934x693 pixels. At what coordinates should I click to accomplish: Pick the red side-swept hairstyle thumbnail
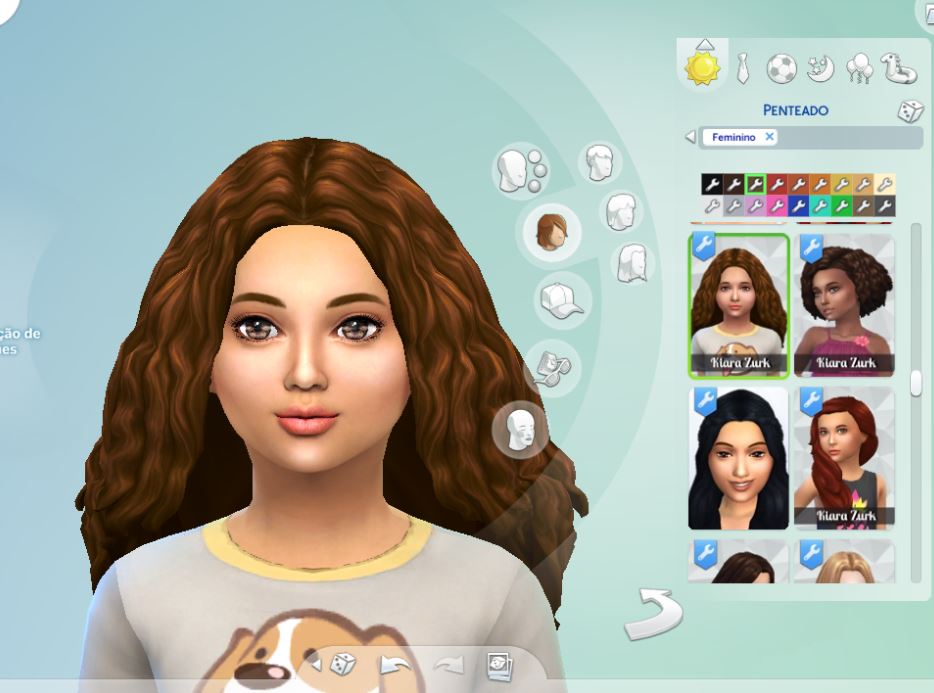point(844,458)
